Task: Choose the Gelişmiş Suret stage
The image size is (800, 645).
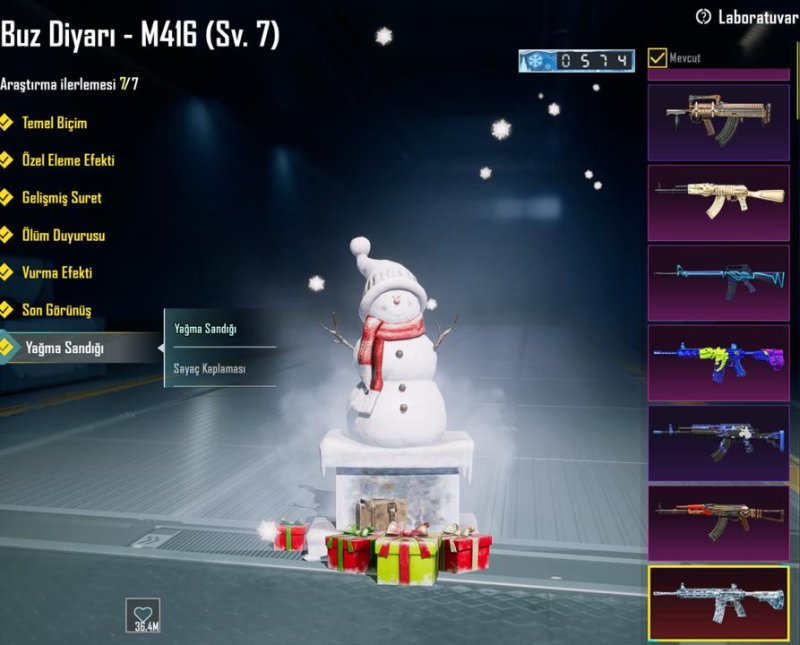Action: 61,198
